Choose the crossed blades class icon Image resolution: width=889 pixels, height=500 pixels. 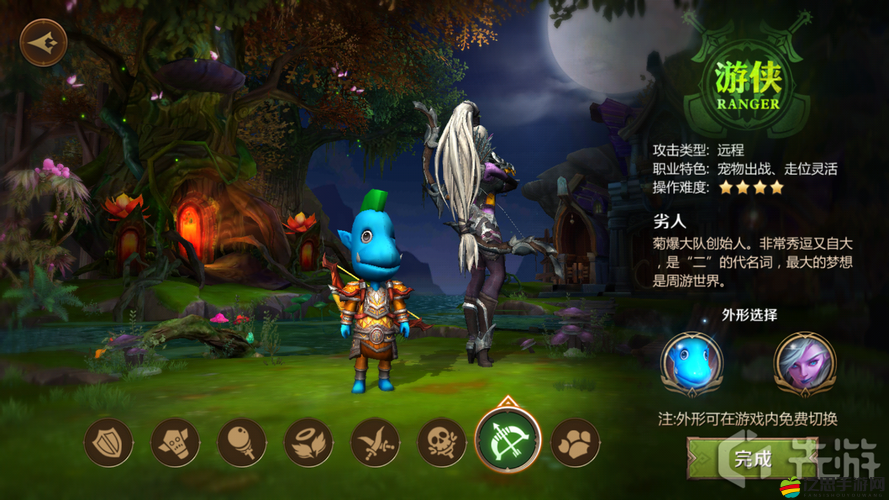[x=375, y=442]
